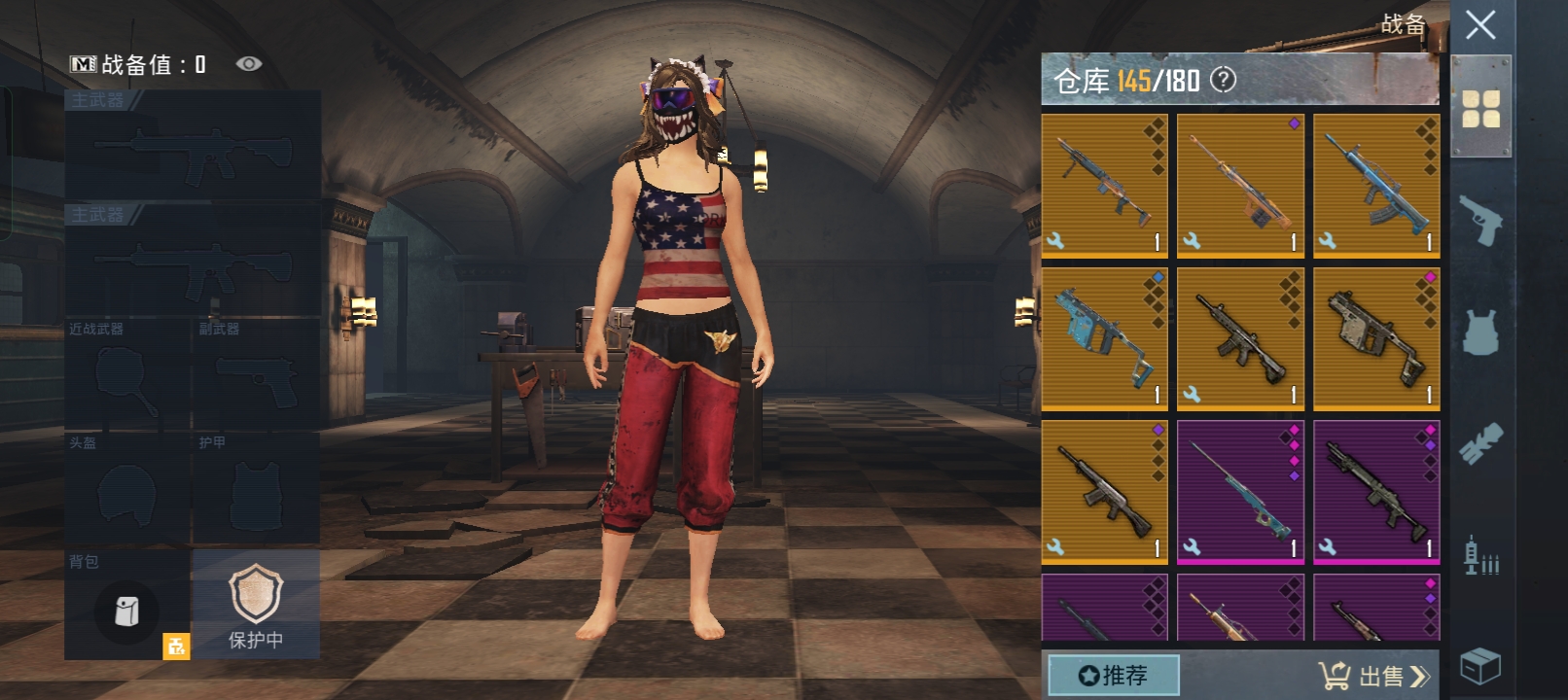Select the weapon attachments category tab
This screenshot has height=700, width=1568.
point(1480,443)
